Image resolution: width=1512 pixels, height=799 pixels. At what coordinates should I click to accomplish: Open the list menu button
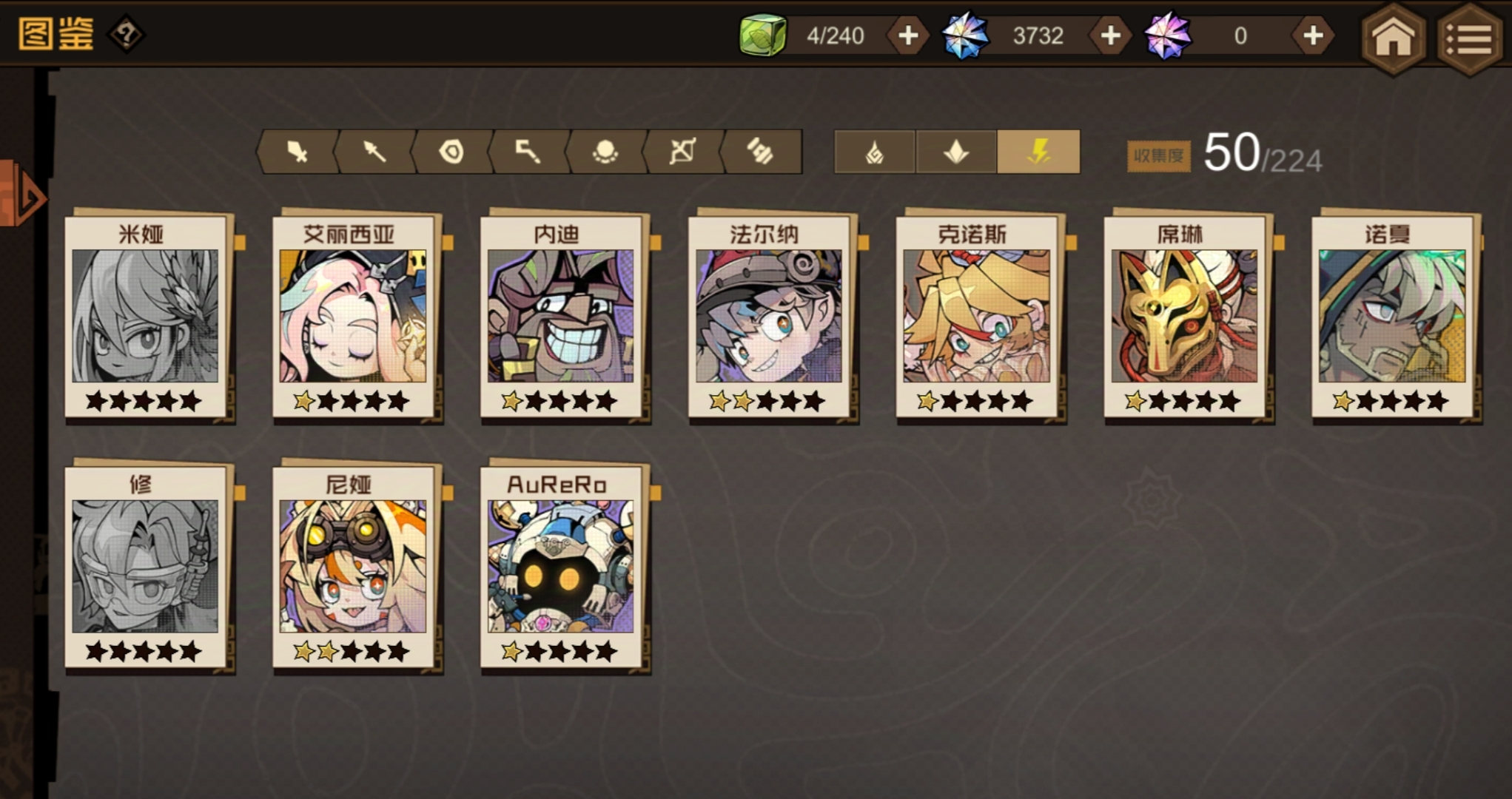coord(1469,38)
